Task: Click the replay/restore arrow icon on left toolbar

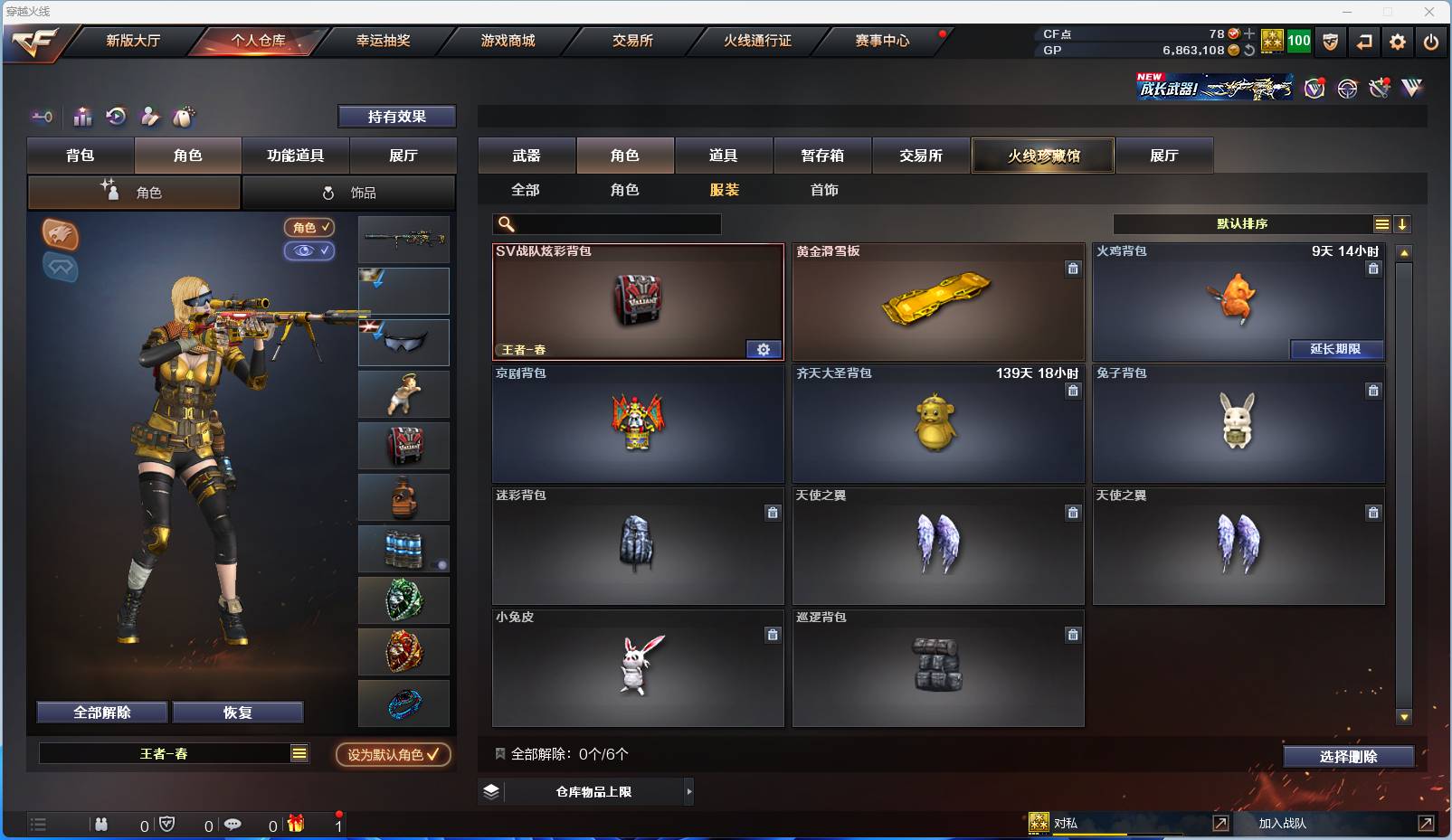Action: 115,117
